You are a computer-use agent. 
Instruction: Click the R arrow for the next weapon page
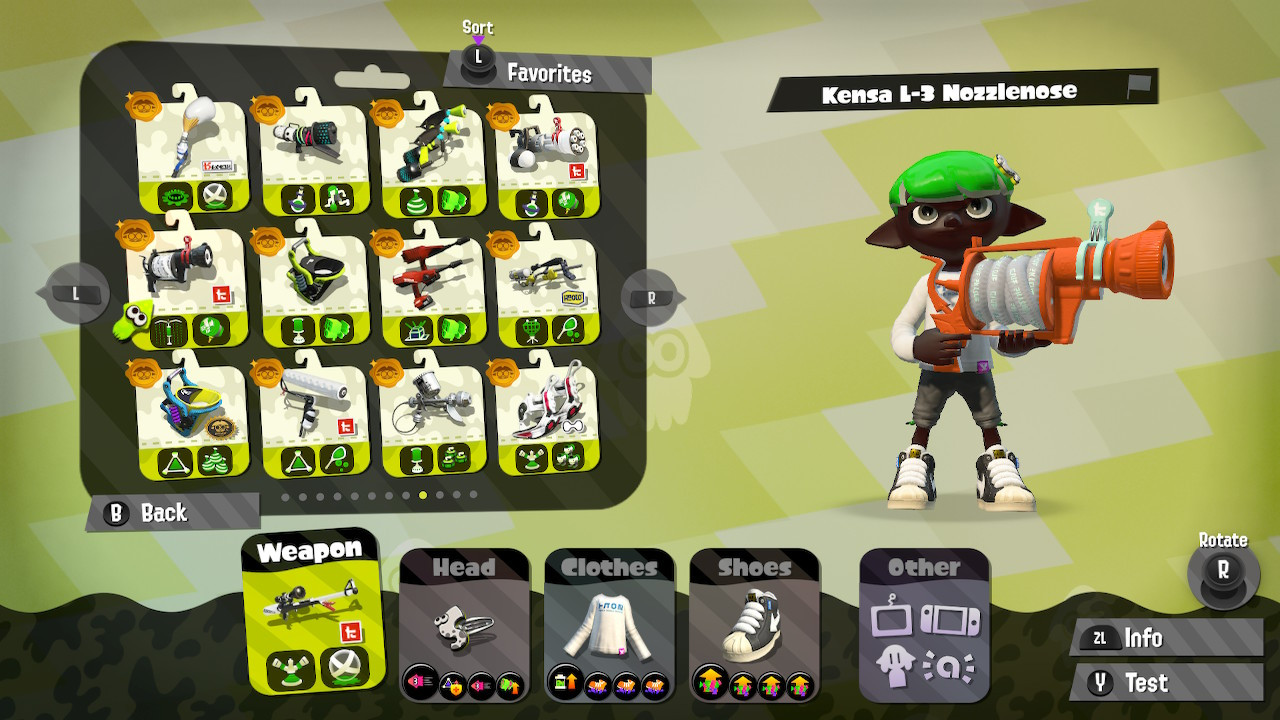(650, 296)
